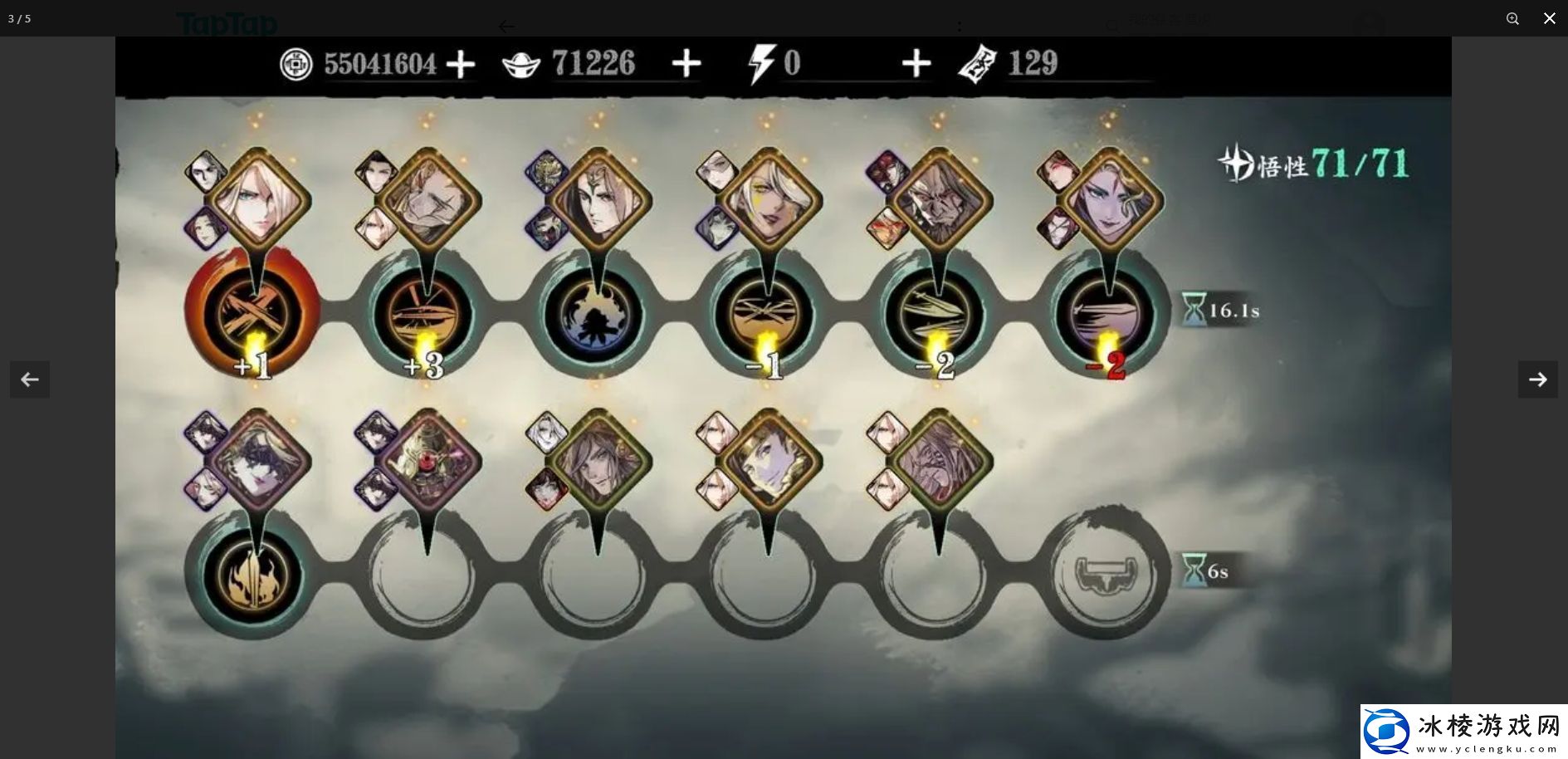The image size is (1568, 759).
Task: Add more copper coins with the plus button
Action: click(461, 64)
